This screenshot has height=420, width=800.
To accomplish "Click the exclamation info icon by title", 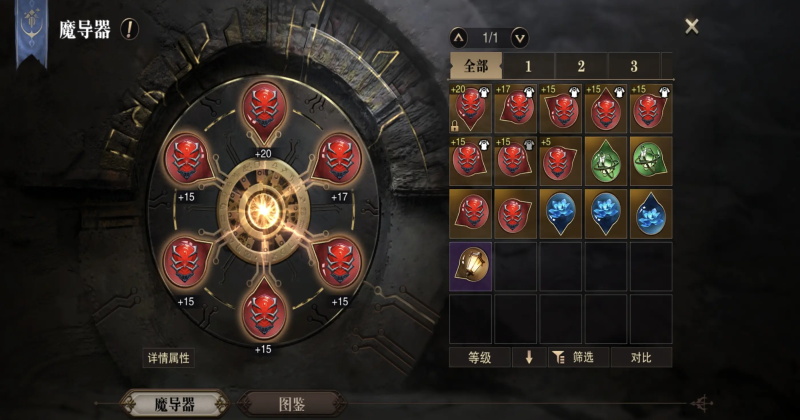I will (129, 29).
